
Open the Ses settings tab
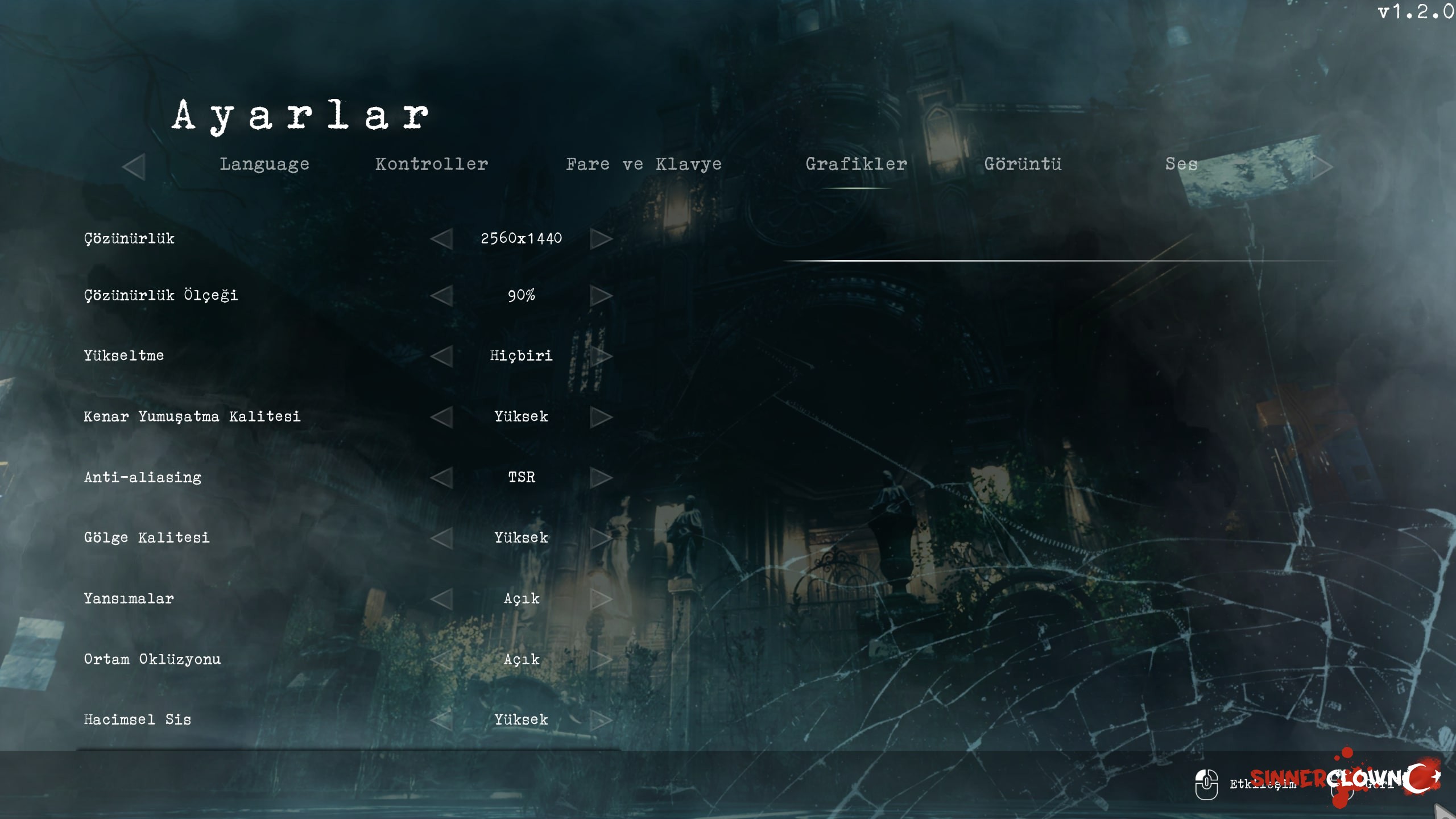pos(1181,164)
